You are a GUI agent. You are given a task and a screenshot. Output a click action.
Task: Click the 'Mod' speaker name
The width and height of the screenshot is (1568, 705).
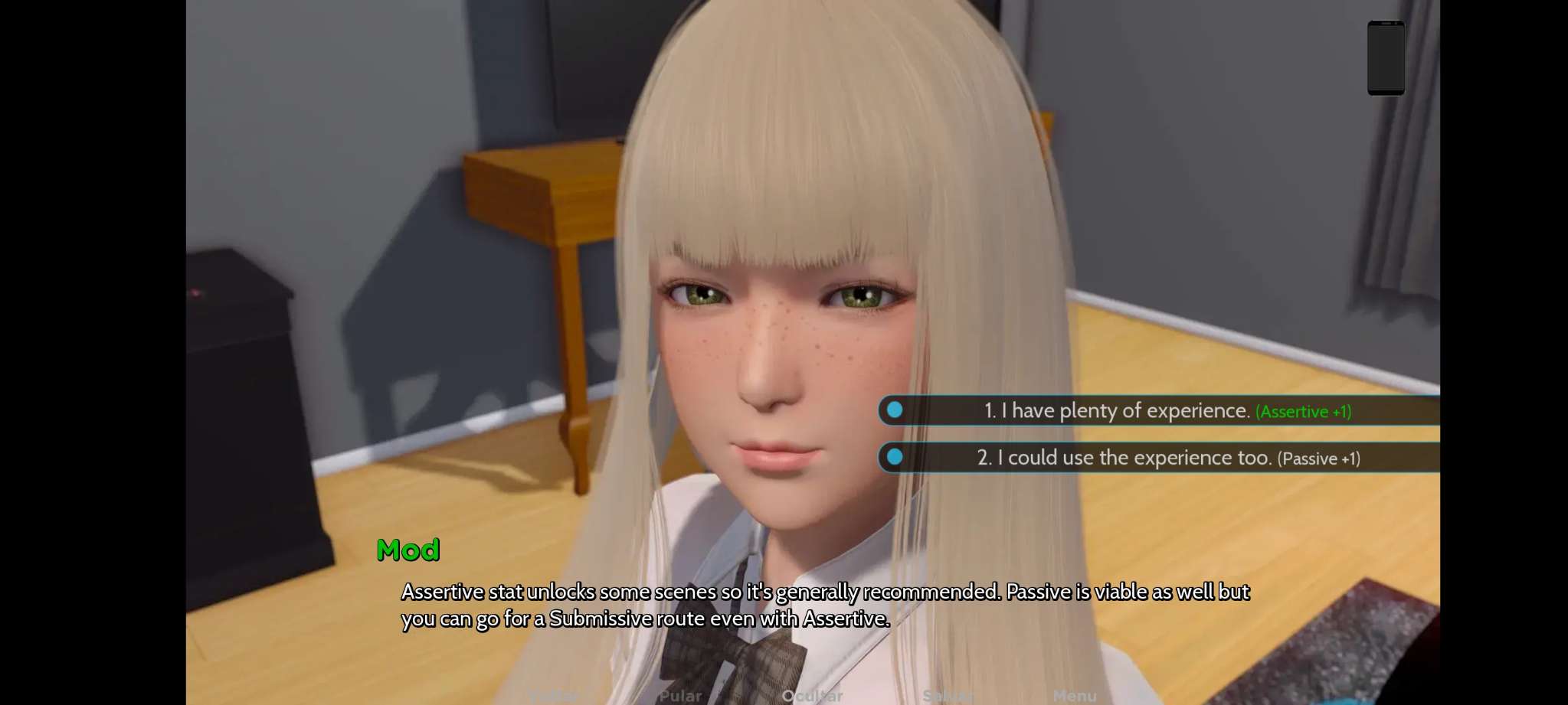[x=410, y=549]
